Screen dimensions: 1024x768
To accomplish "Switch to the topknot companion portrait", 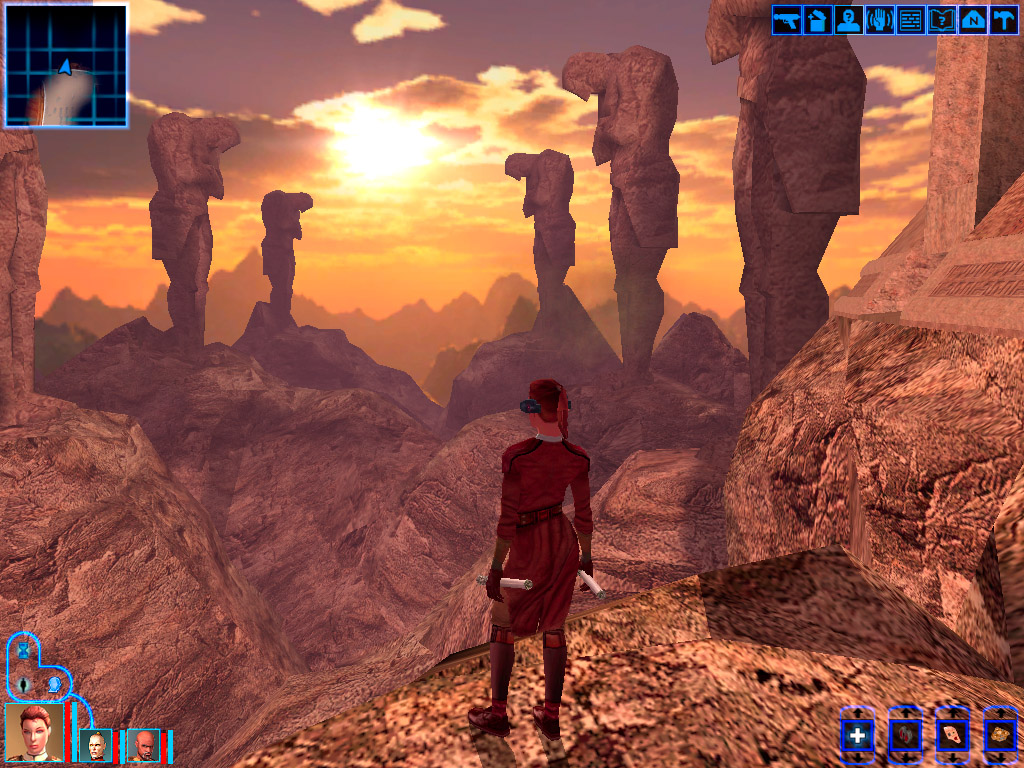I will [x=97, y=745].
